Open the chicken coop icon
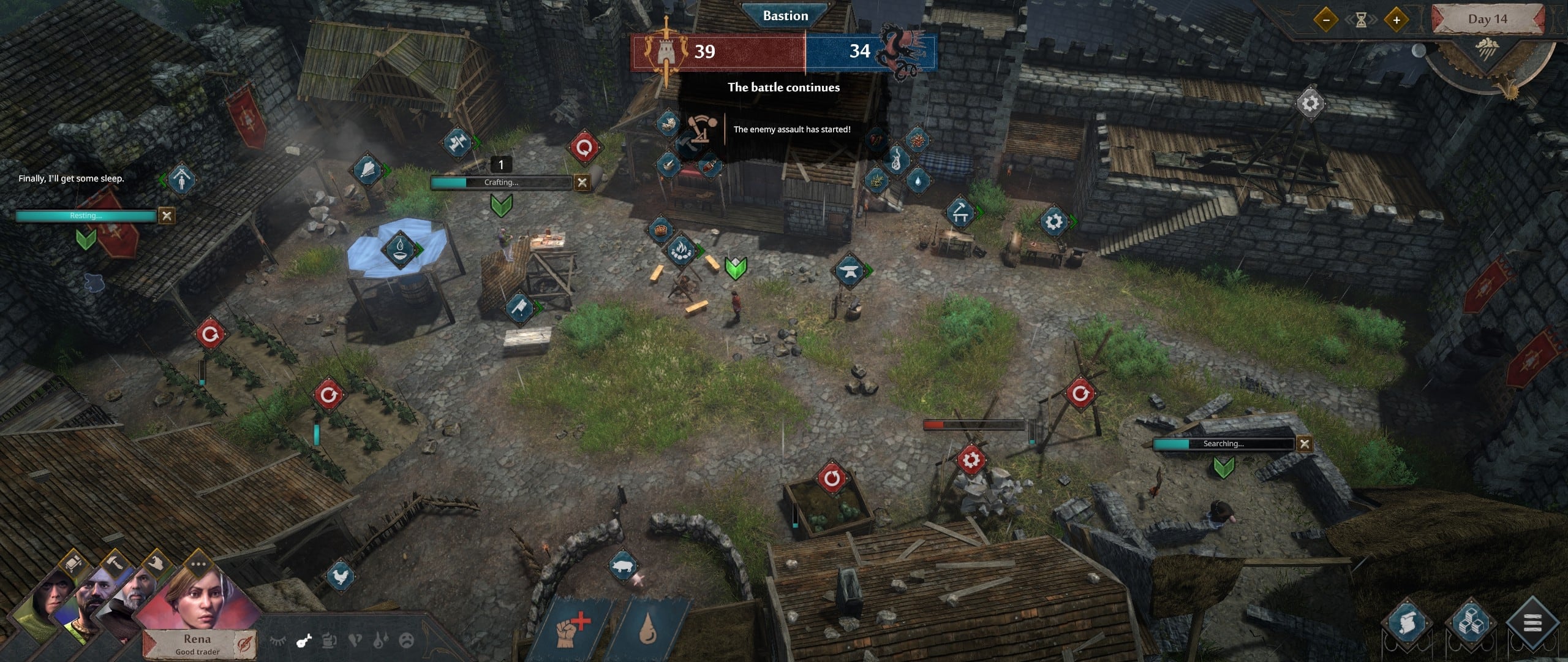 click(x=341, y=576)
